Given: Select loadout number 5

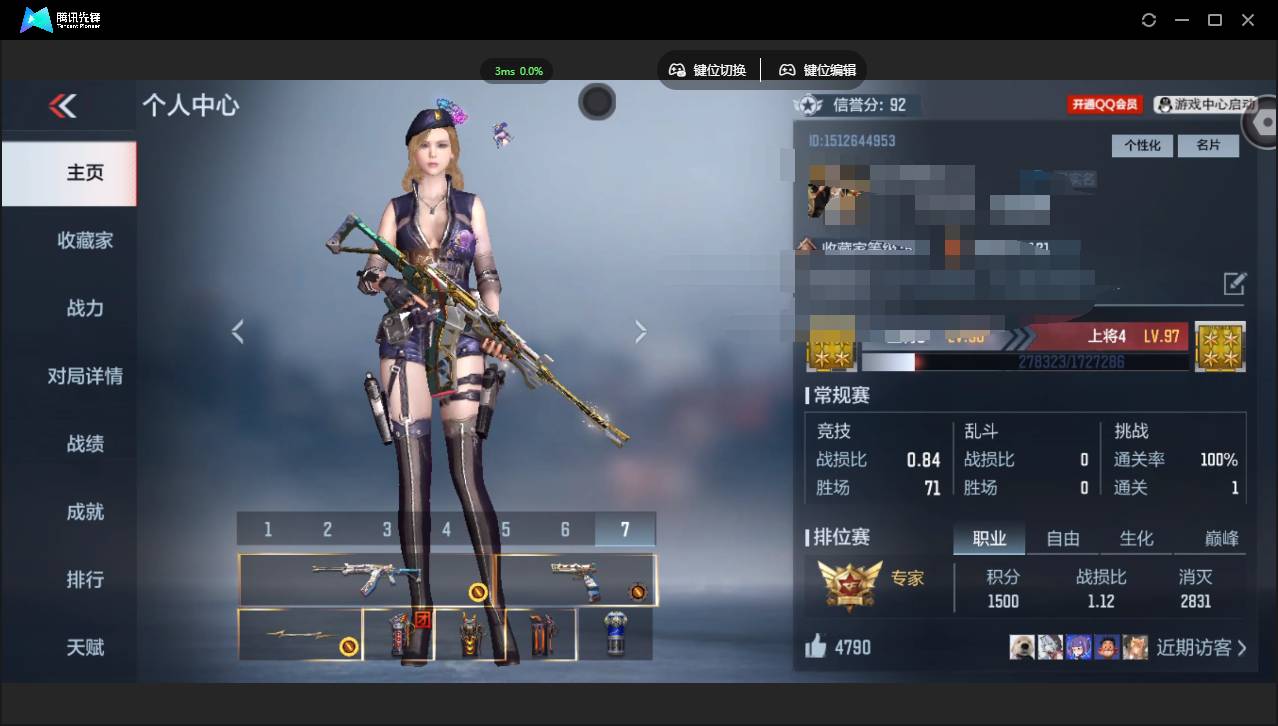Looking at the screenshot, I should (506, 529).
